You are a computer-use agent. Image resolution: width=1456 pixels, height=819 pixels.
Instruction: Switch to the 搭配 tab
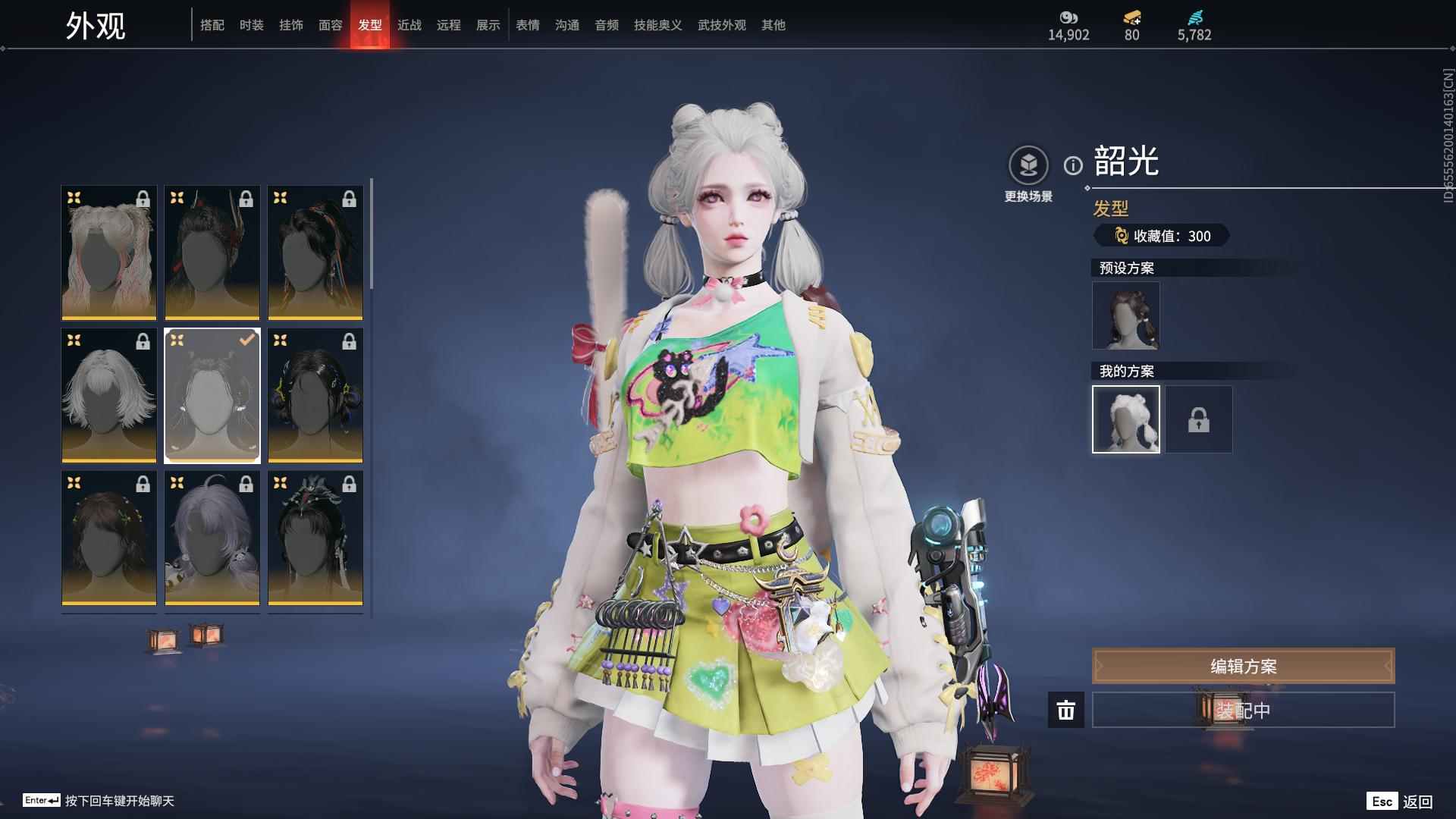click(x=212, y=25)
